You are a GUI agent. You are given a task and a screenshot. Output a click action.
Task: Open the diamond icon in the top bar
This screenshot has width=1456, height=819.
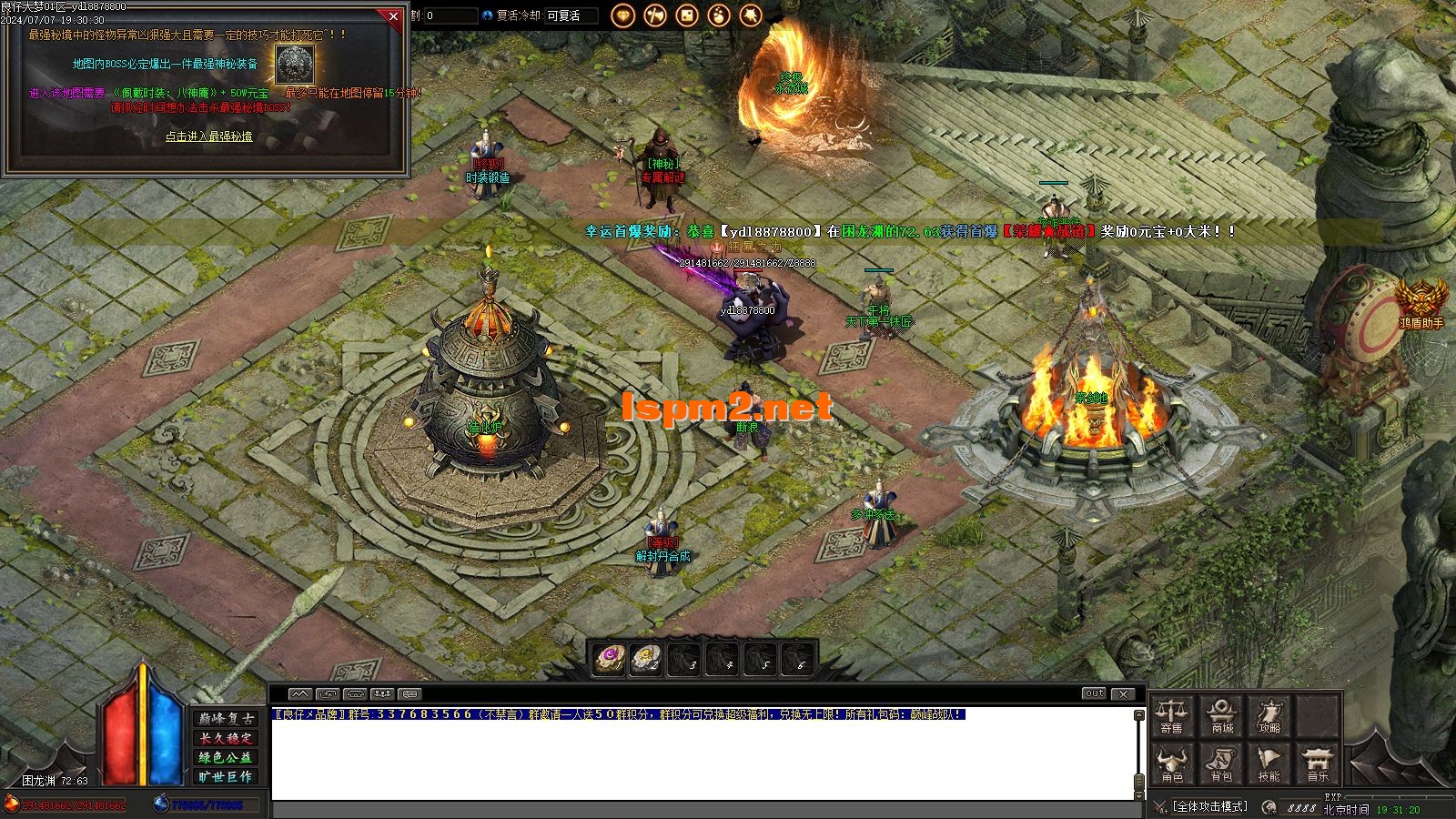[623, 15]
